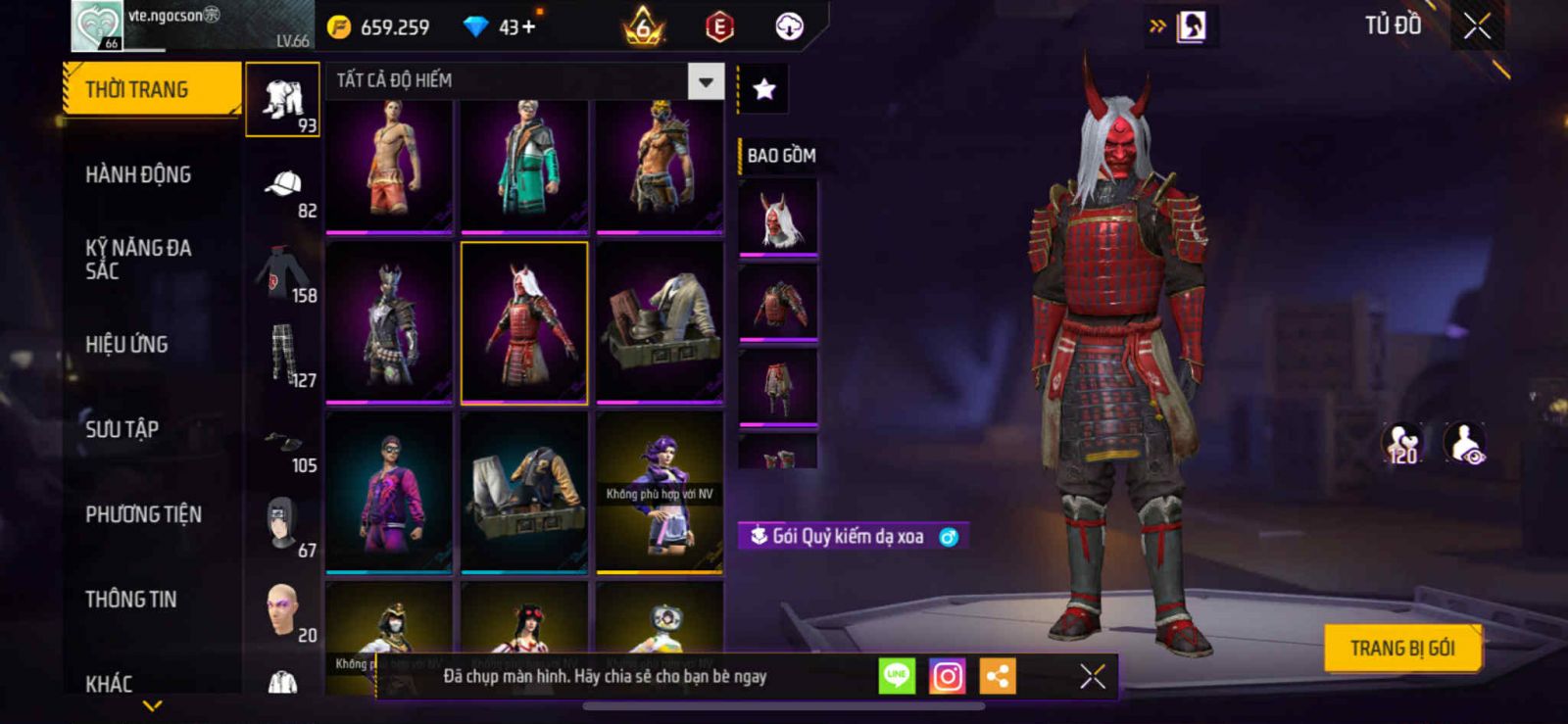Viewport: 1568px width, 724px height.
Task: Dismiss the screenshot share banner
Action: 1092,676
